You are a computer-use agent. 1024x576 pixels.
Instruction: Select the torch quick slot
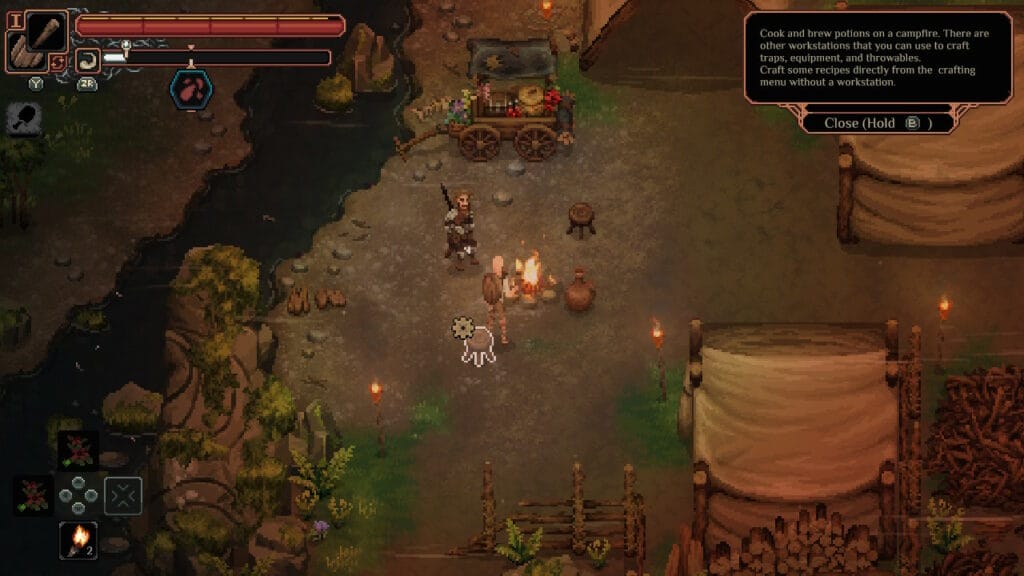pyautogui.click(x=78, y=539)
